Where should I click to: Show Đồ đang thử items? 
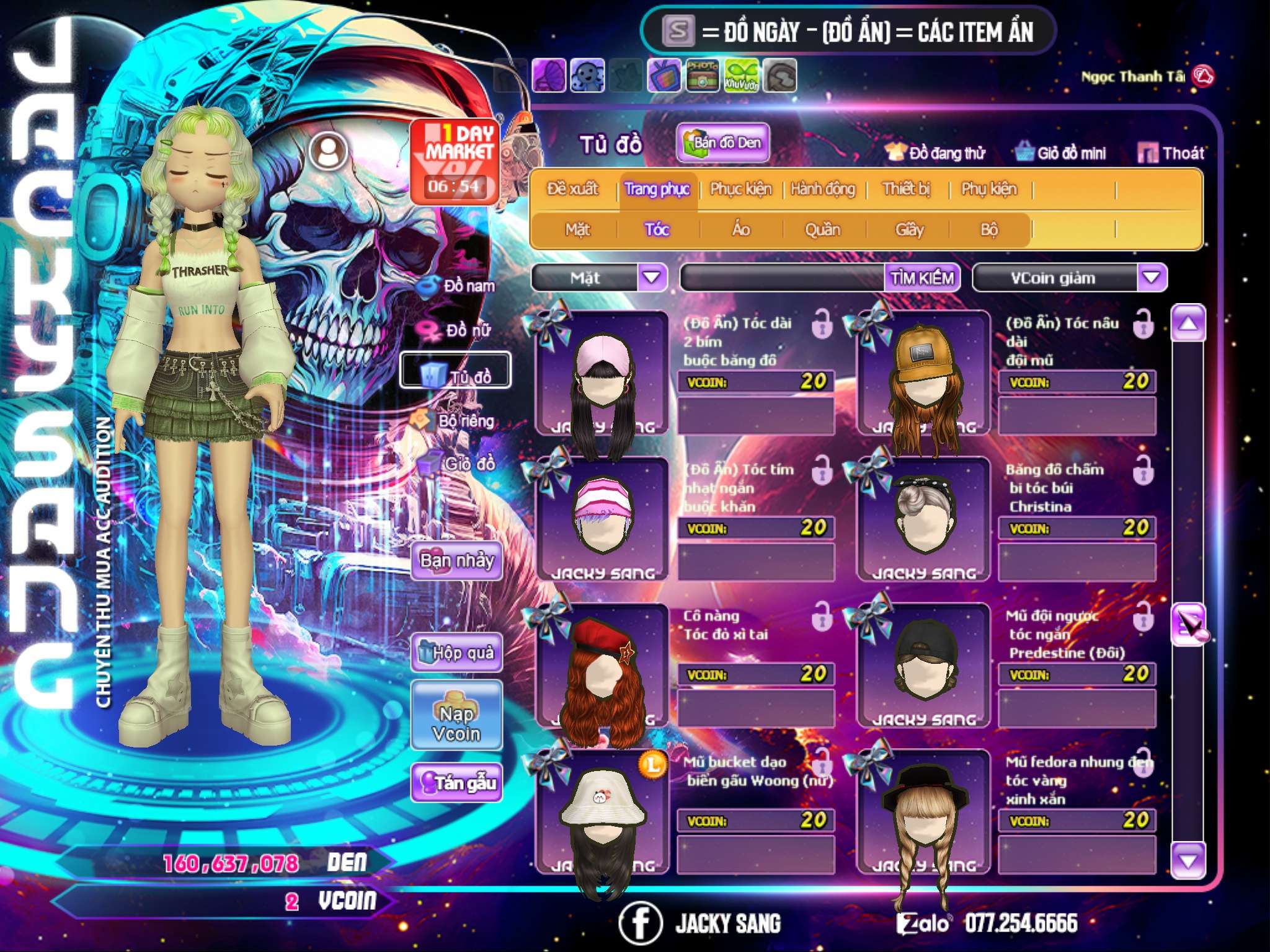coord(935,153)
